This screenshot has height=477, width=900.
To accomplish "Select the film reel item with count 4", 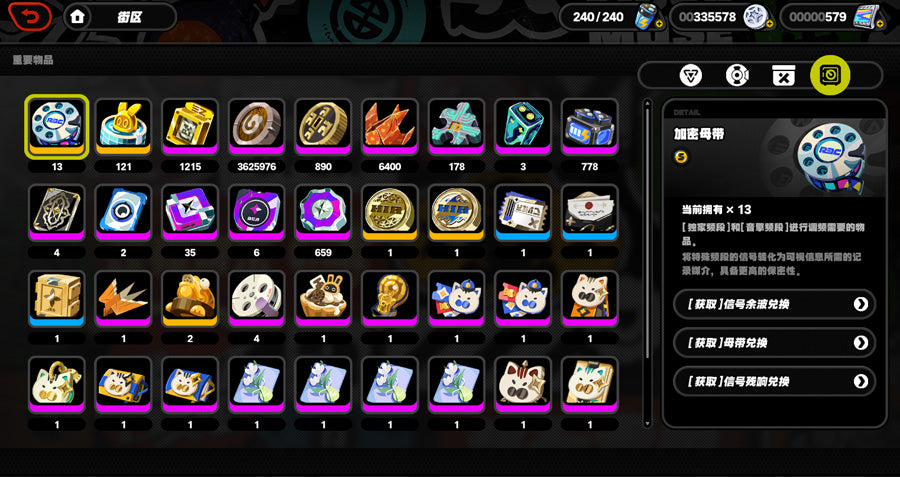I will (257, 299).
